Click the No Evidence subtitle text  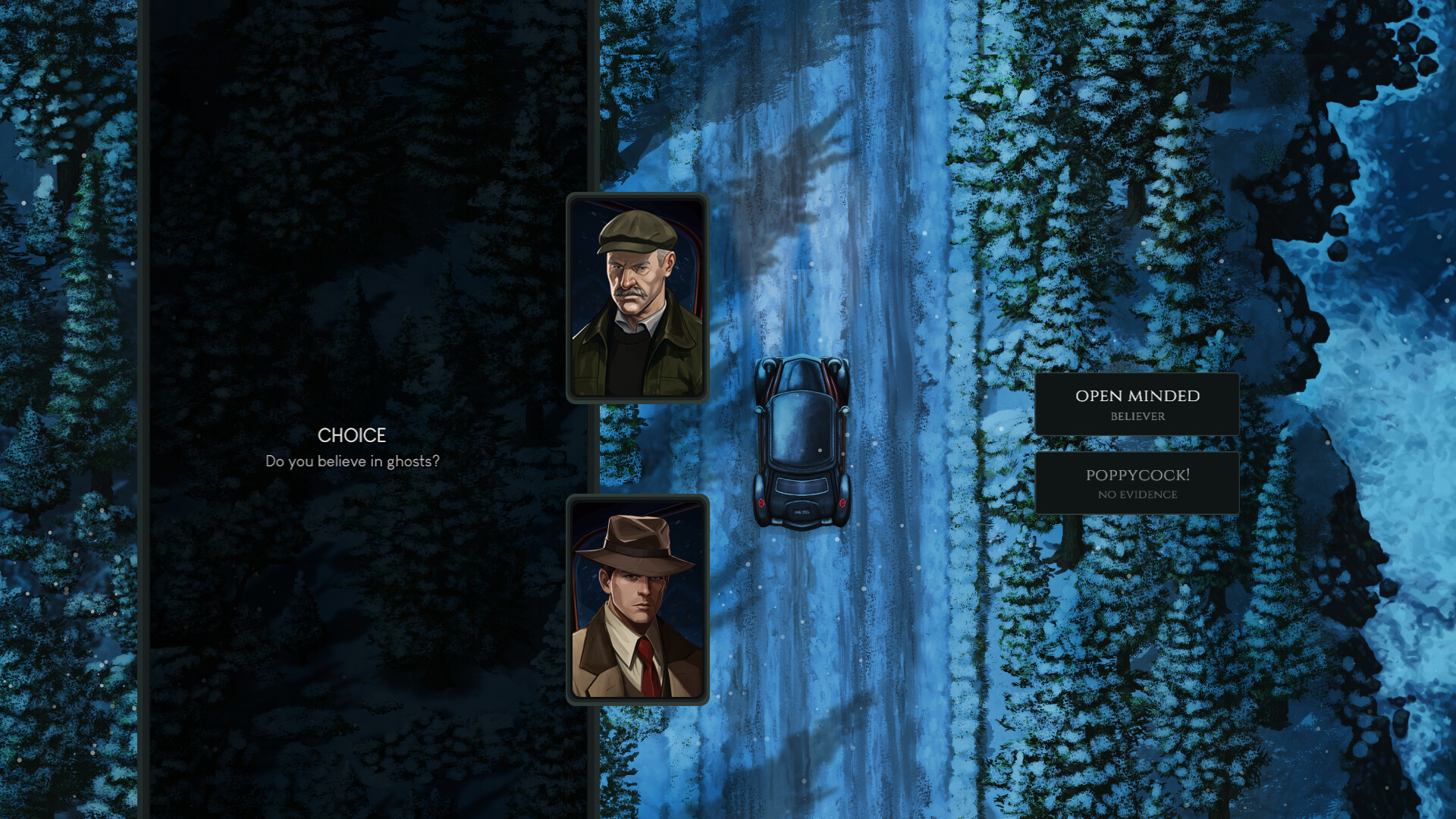tap(1136, 494)
